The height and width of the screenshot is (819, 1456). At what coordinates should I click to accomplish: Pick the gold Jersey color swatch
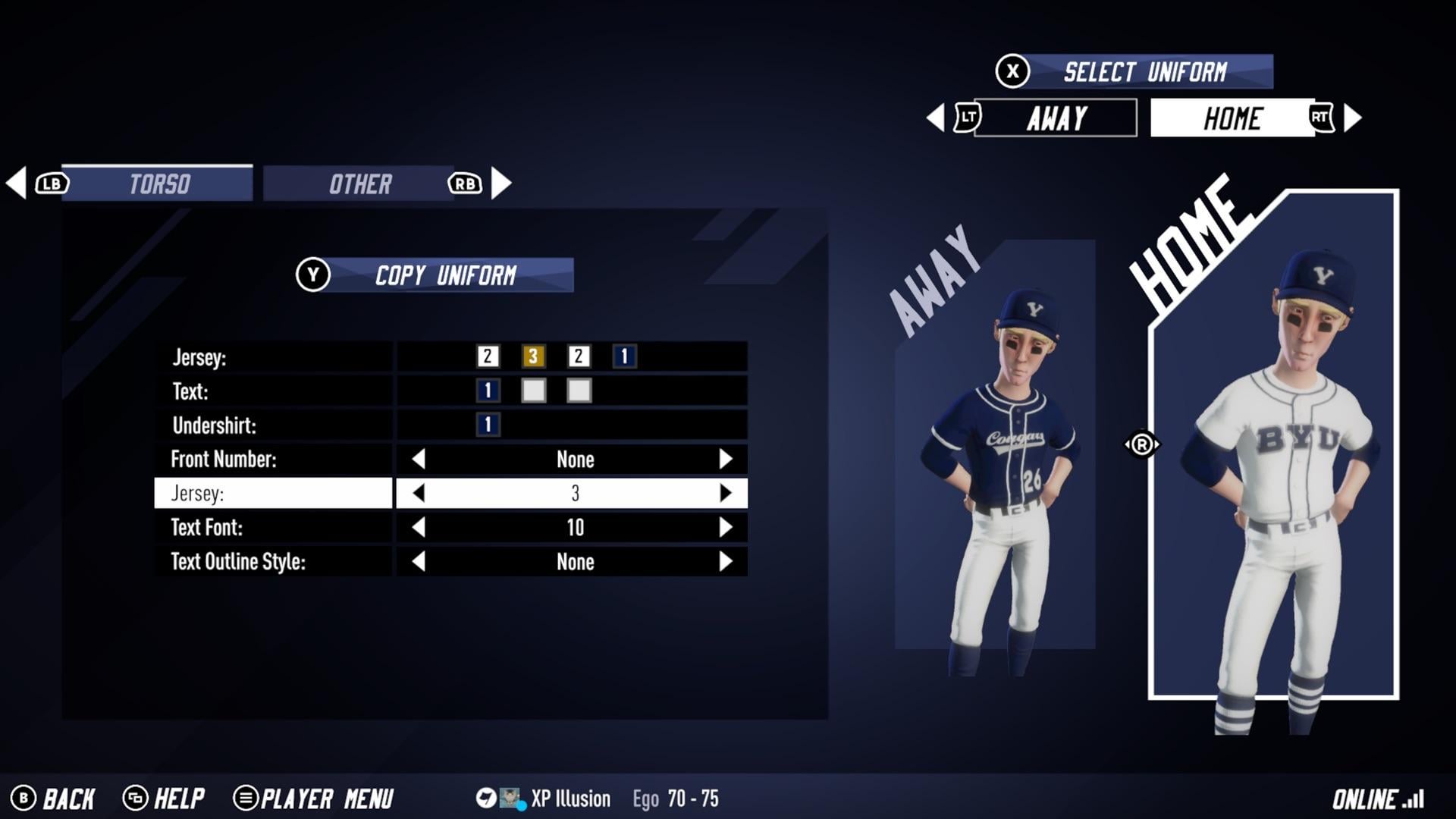point(533,356)
